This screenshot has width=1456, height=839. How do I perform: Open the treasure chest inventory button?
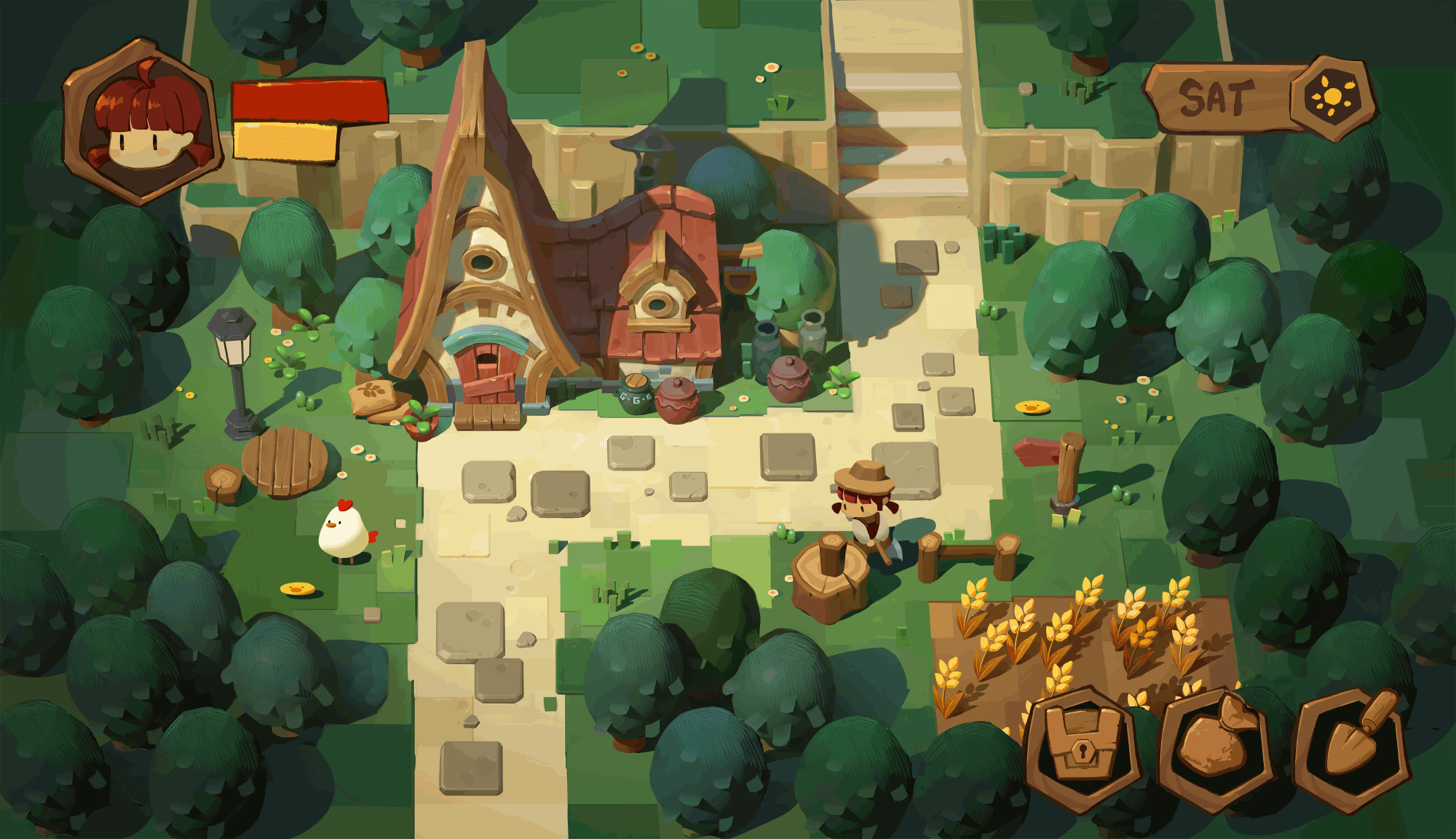click(1082, 748)
